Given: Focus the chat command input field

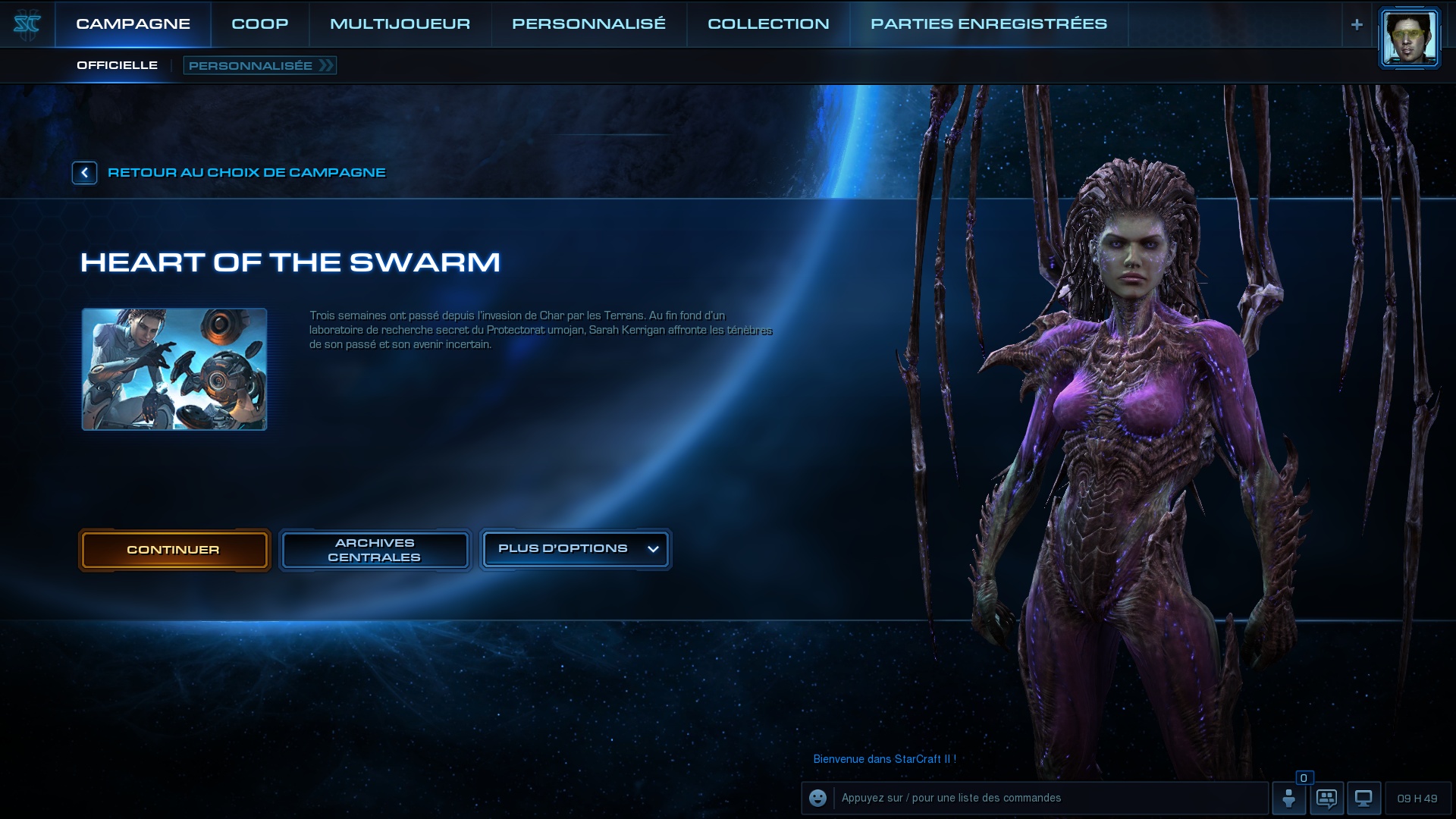Looking at the screenshot, I should point(1050,798).
